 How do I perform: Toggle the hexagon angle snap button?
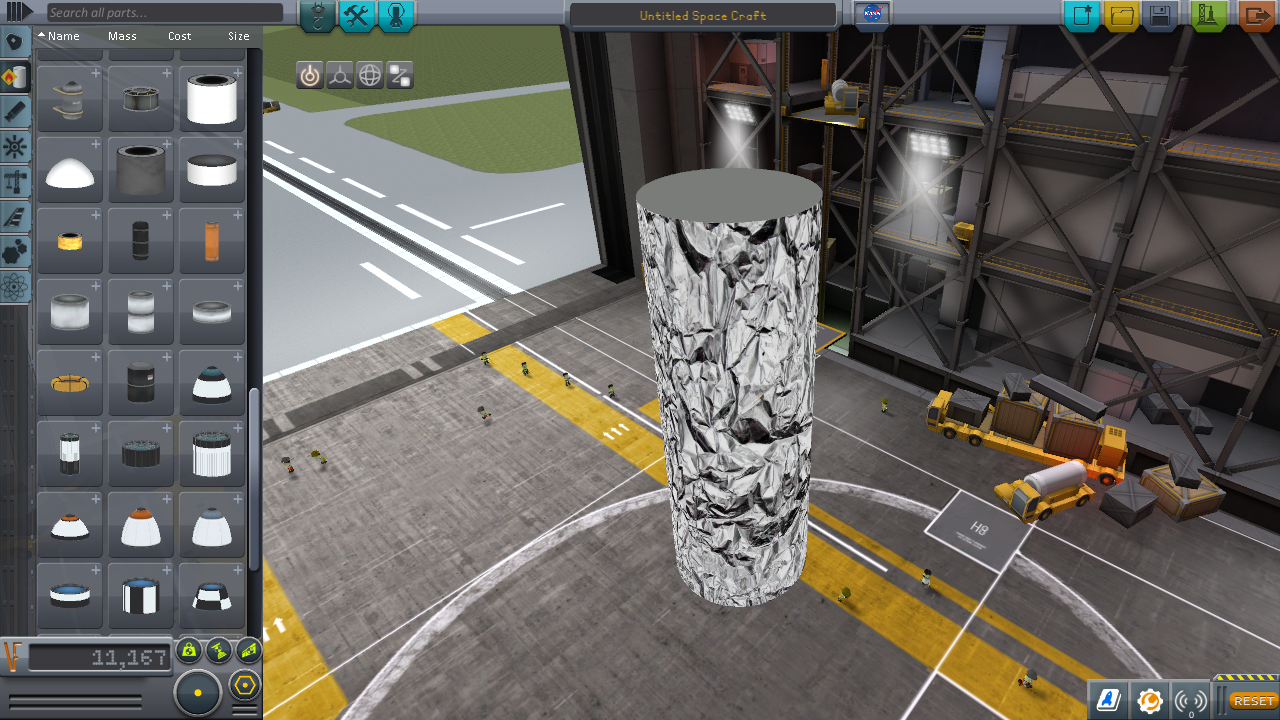coord(245,686)
